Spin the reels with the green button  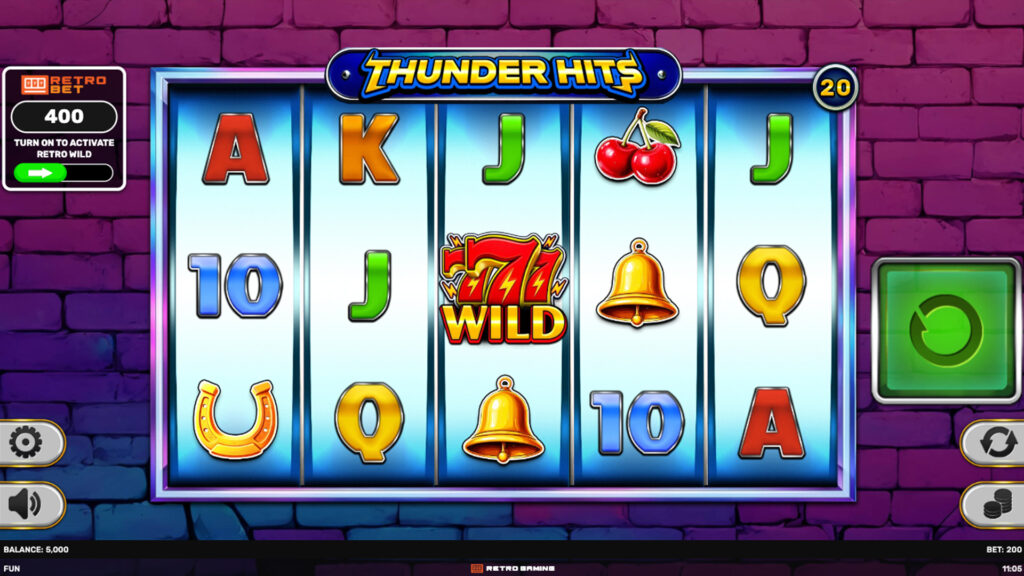tap(946, 330)
